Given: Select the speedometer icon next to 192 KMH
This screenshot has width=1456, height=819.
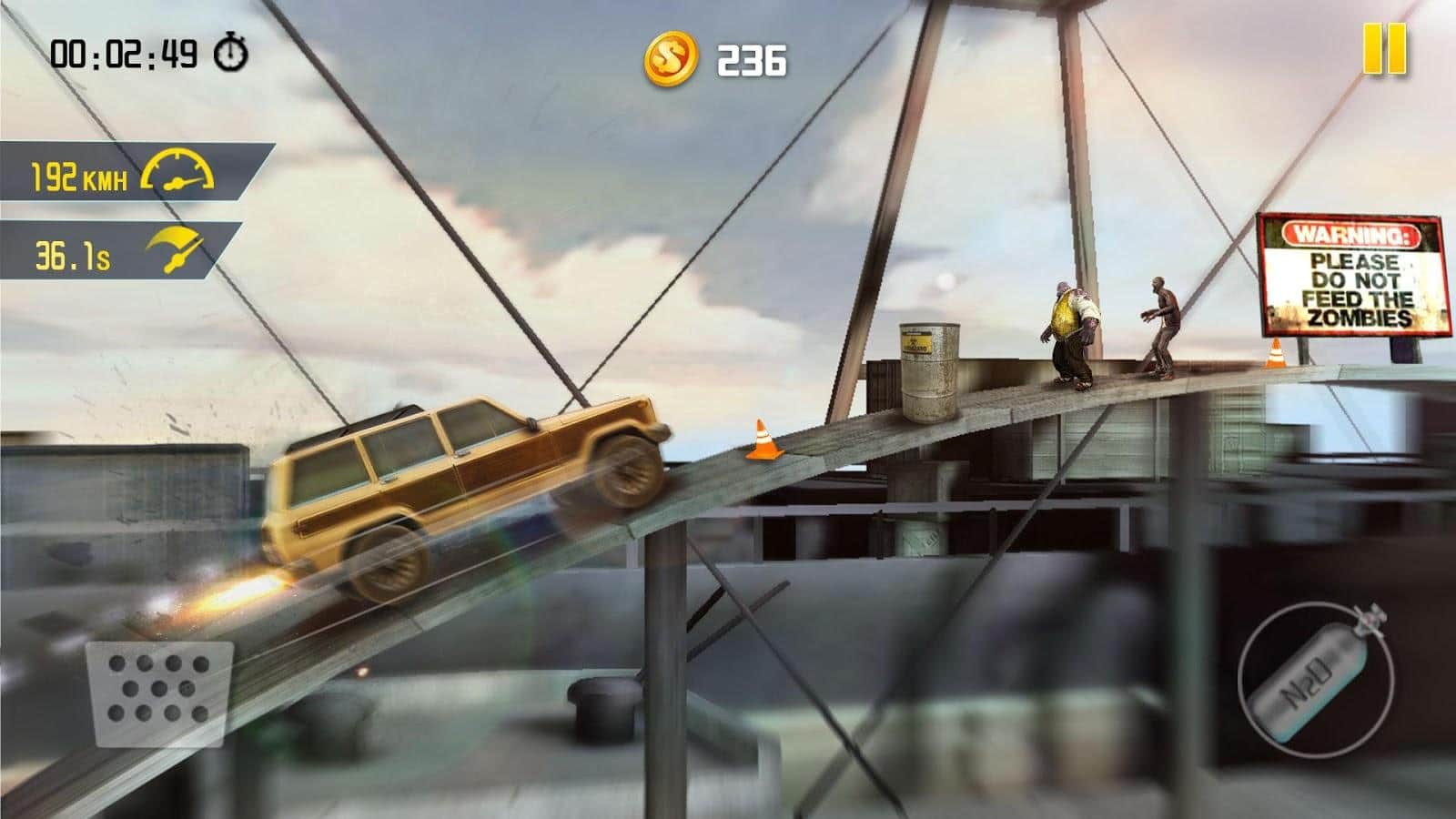Looking at the screenshot, I should (x=179, y=170).
